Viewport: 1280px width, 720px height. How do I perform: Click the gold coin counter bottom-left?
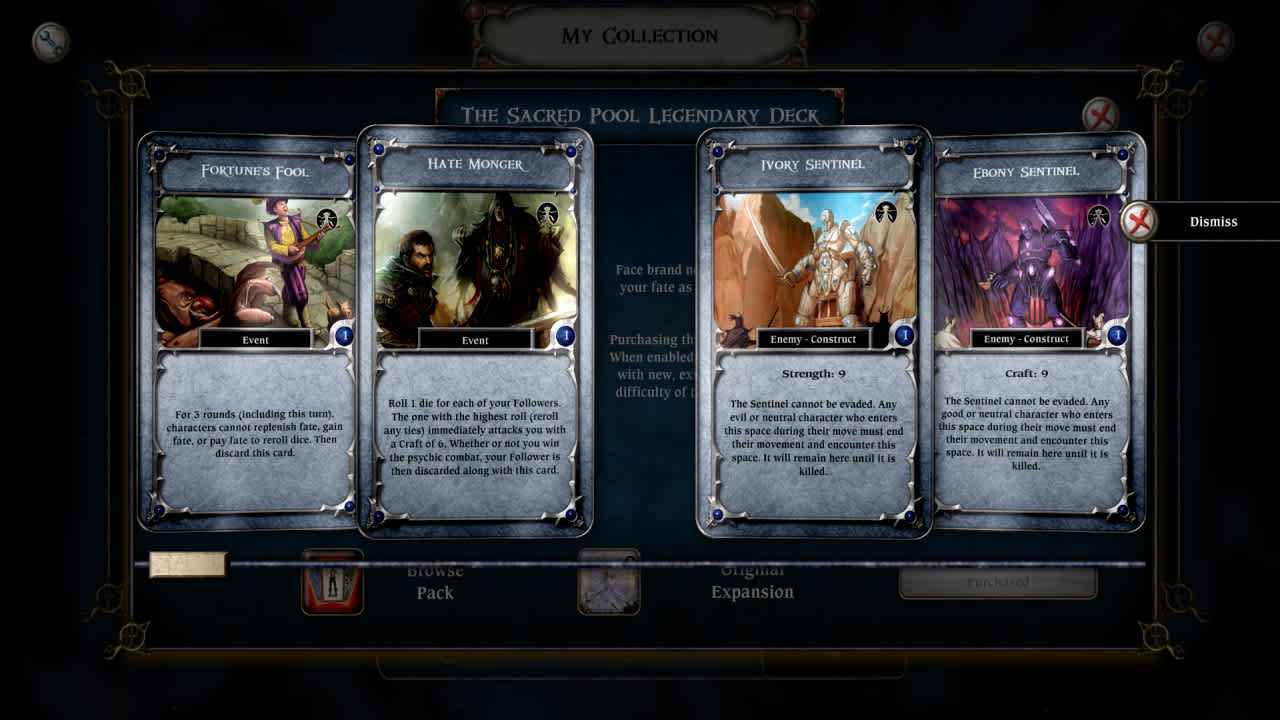pyautogui.click(x=188, y=566)
